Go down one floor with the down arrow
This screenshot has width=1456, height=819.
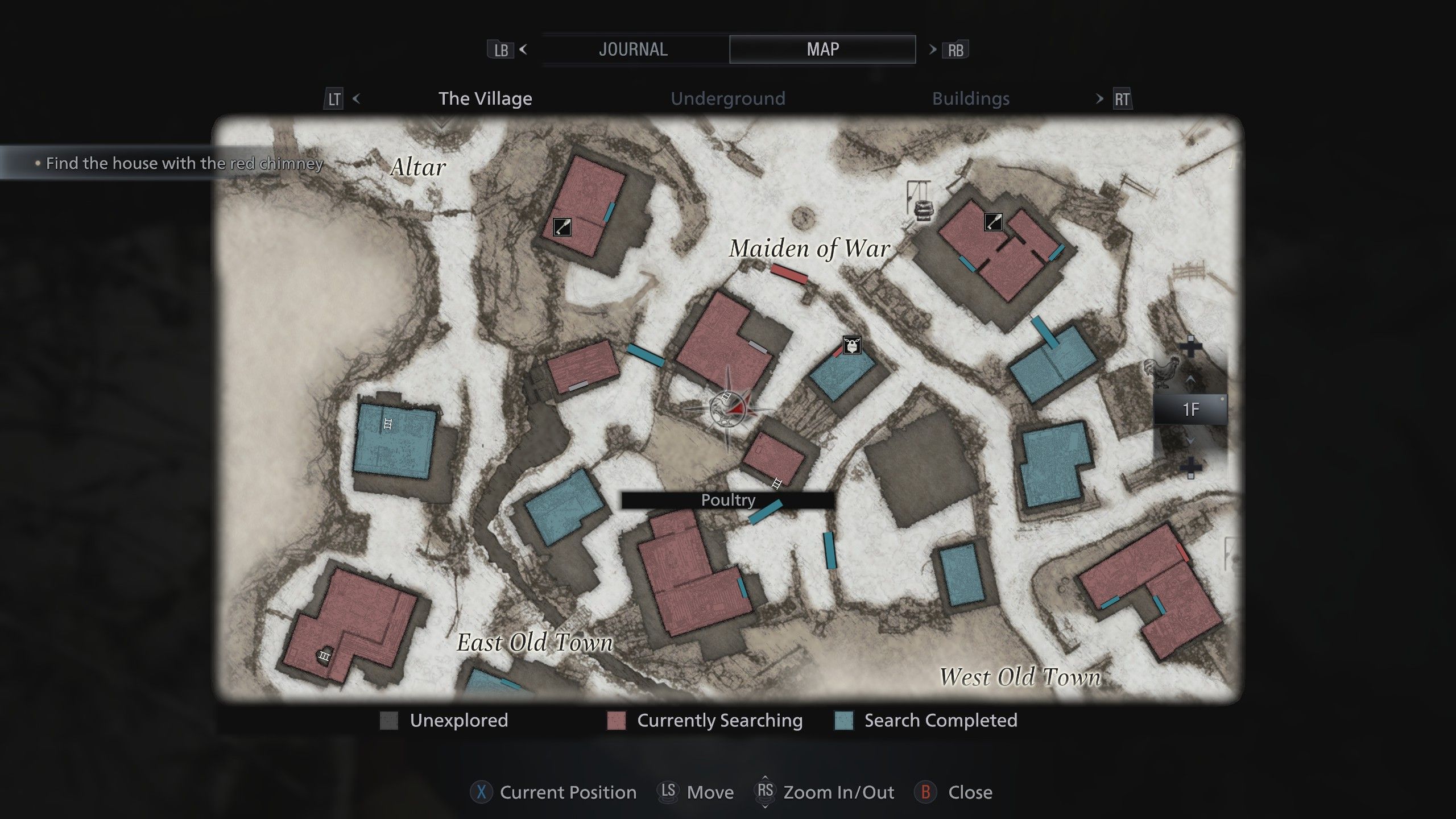click(x=1190, y=440)
